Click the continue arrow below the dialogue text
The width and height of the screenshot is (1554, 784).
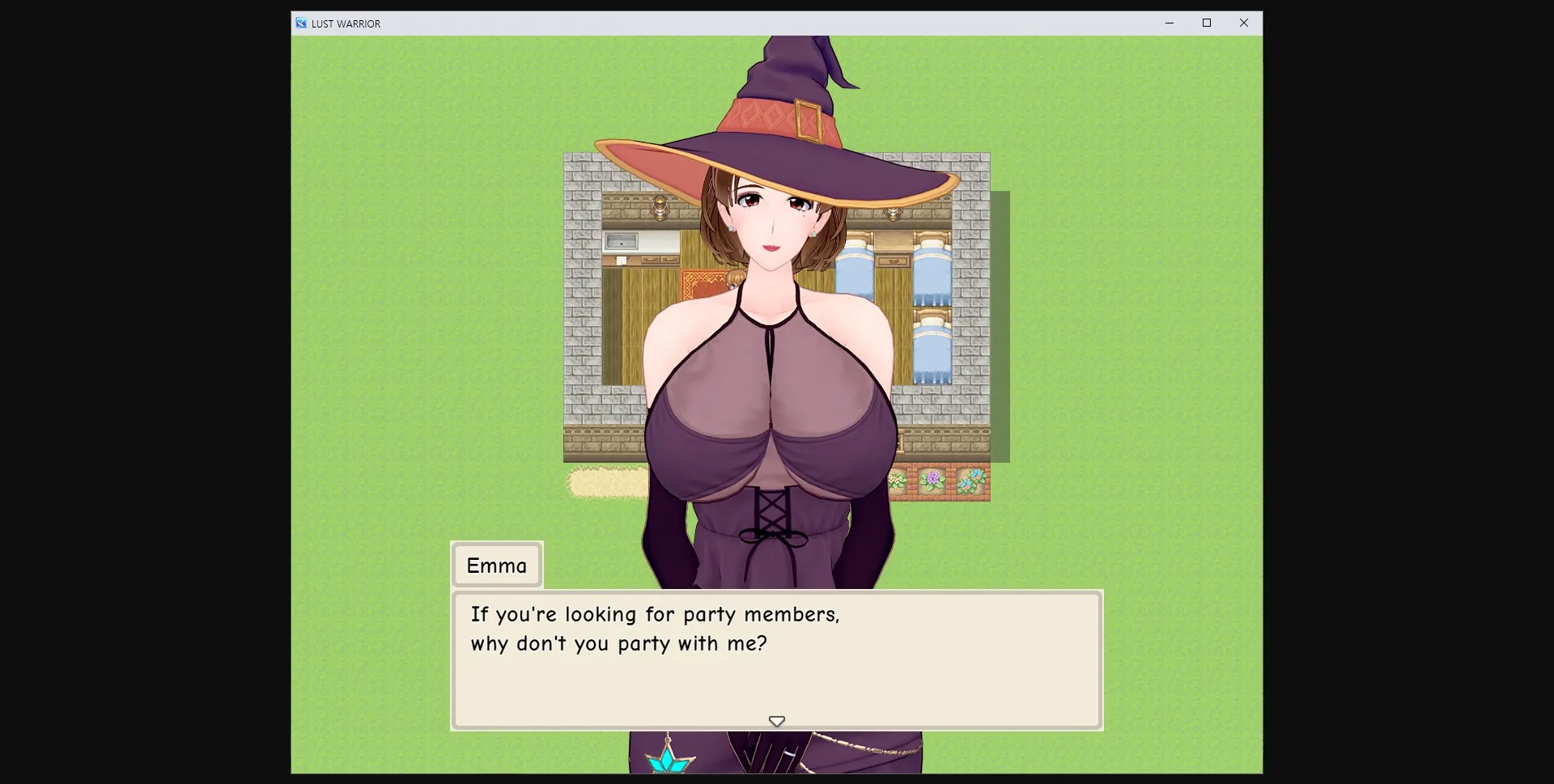(776, 721)
